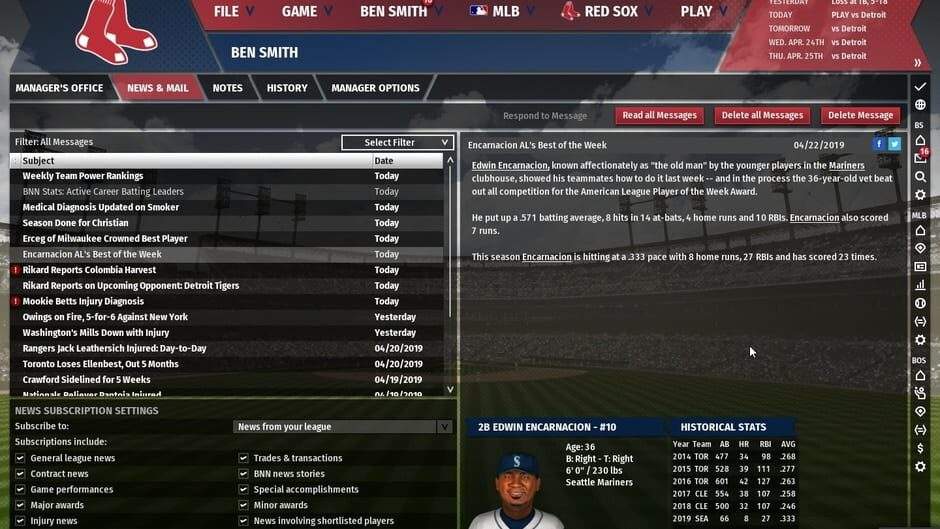The height and width of the screenshot is (529, 940).
Task: Open the Select Filter dropdown
Action: 397,143
